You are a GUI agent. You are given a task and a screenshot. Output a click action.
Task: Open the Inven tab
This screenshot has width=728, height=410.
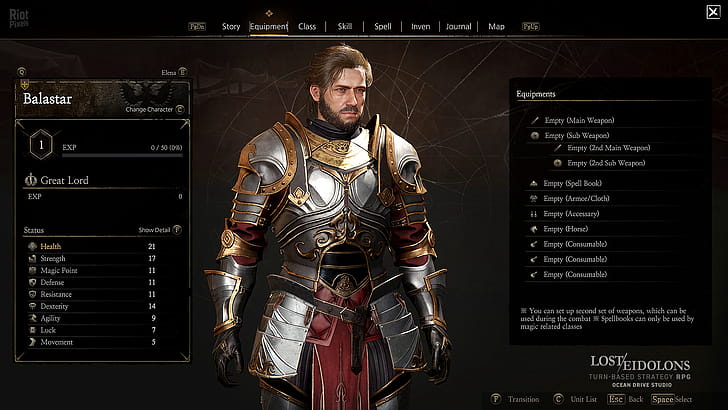[x=419, y=26]
